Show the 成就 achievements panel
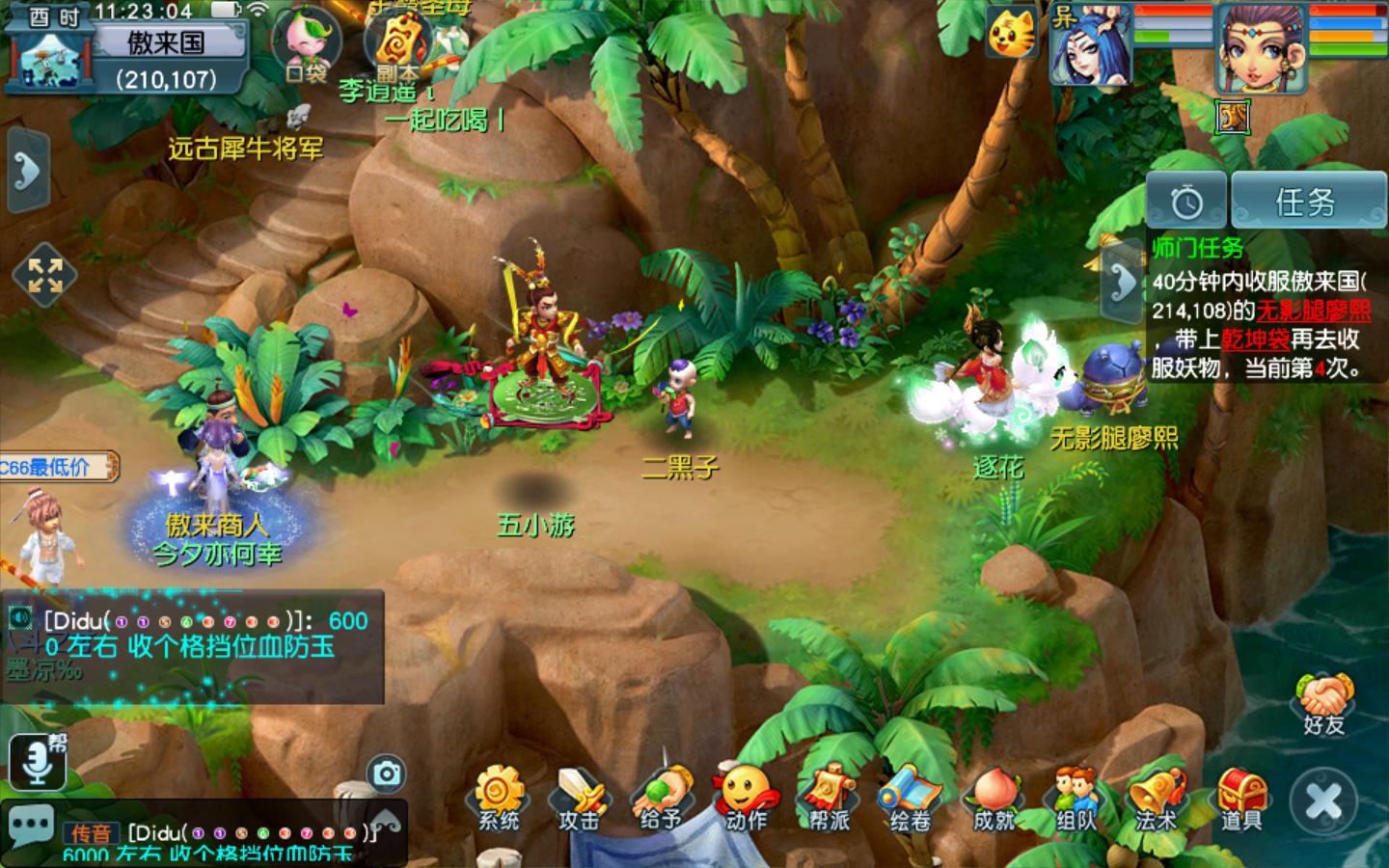Image resolution: width=1389 pixels, height=868 pixels. (x=994, y=797)
